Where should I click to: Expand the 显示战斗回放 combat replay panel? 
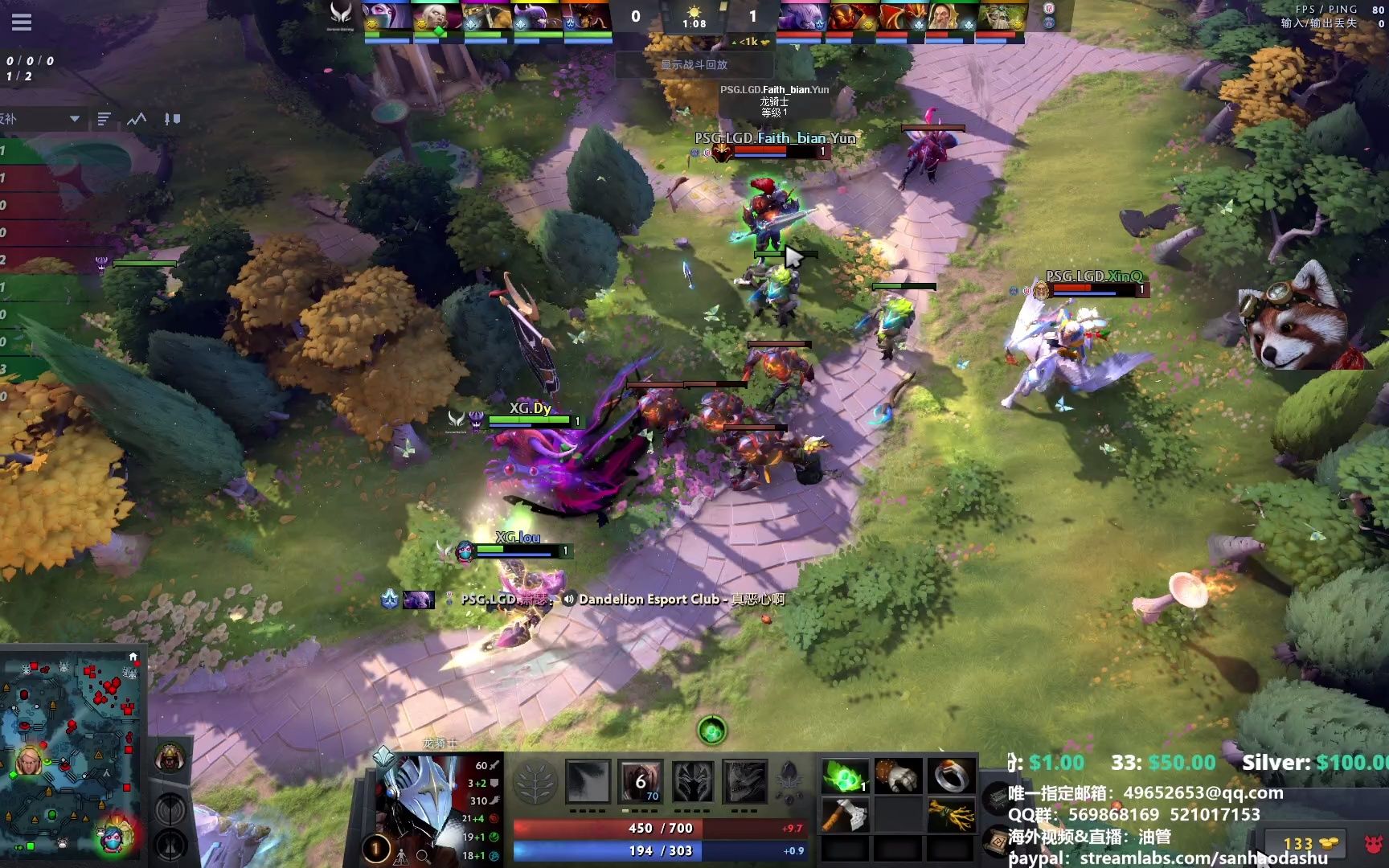pos(694,65)
